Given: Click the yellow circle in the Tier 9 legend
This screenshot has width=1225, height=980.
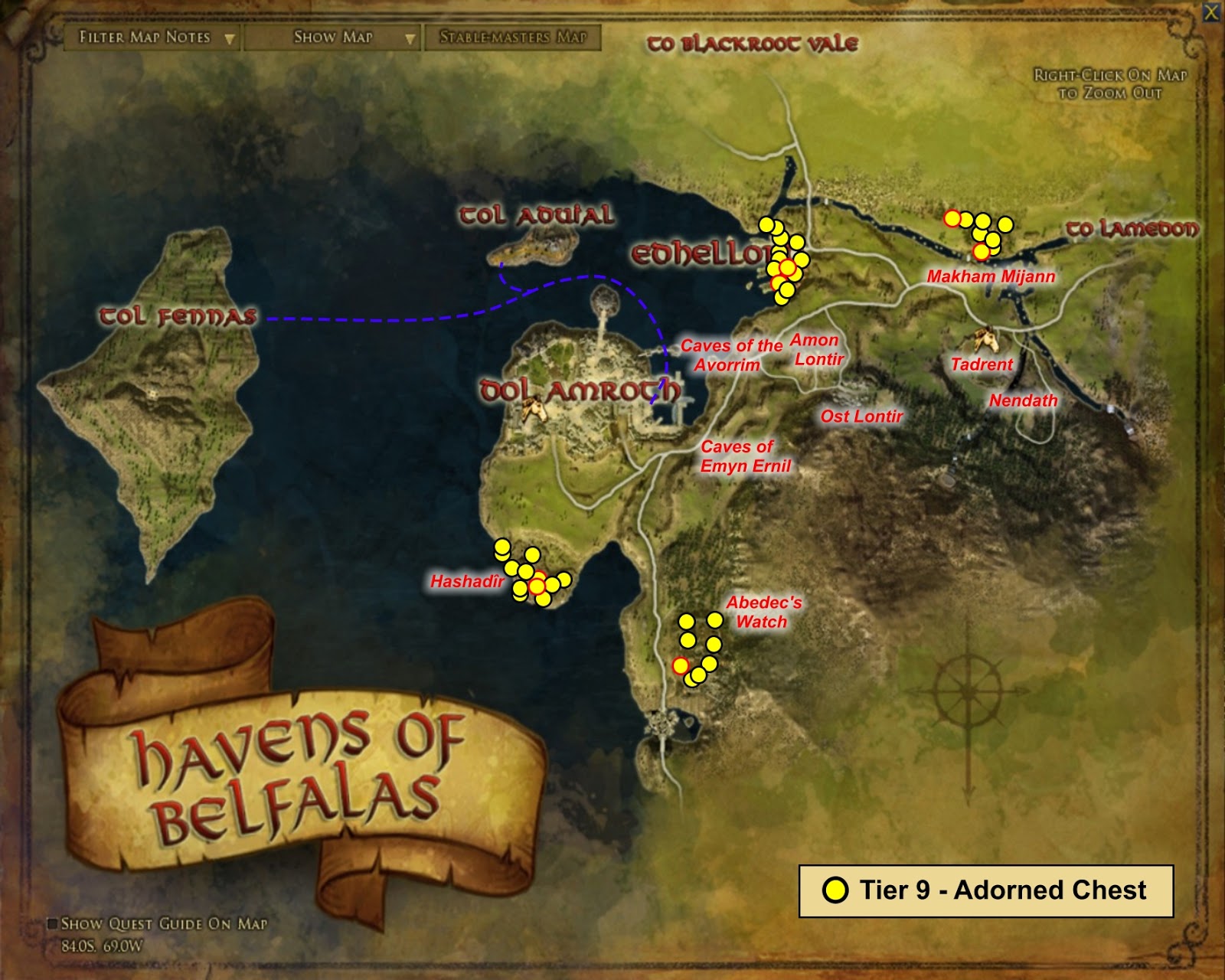Looking at the screenshot, I should (x=837, y=890).
